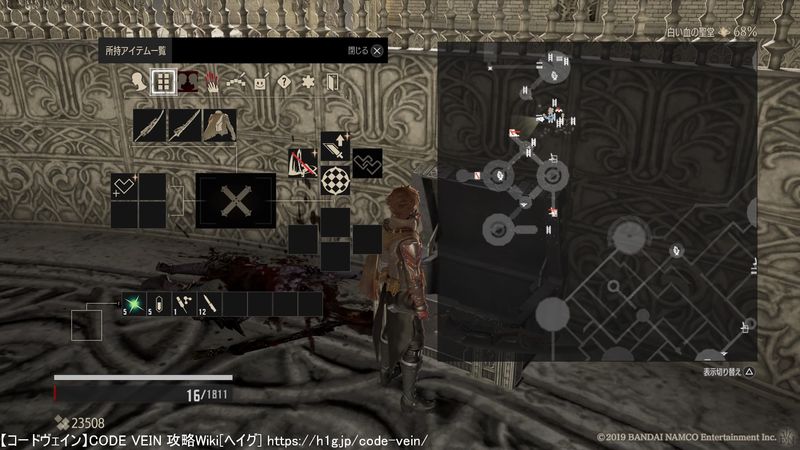Choose the smiley face emote tab

[x=260, y=82]
